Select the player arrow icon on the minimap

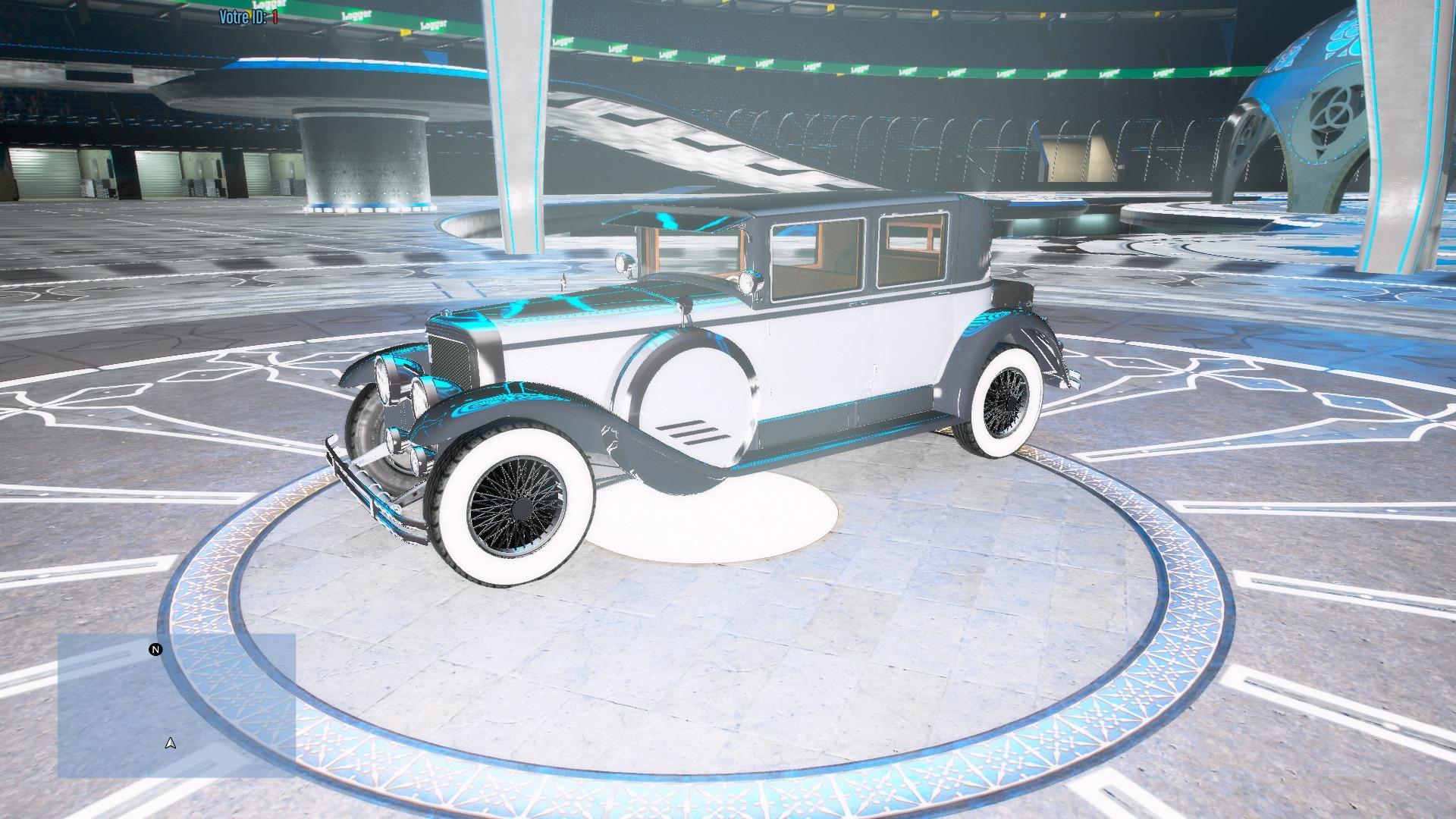pyautogui.click(x=170, y=742)
